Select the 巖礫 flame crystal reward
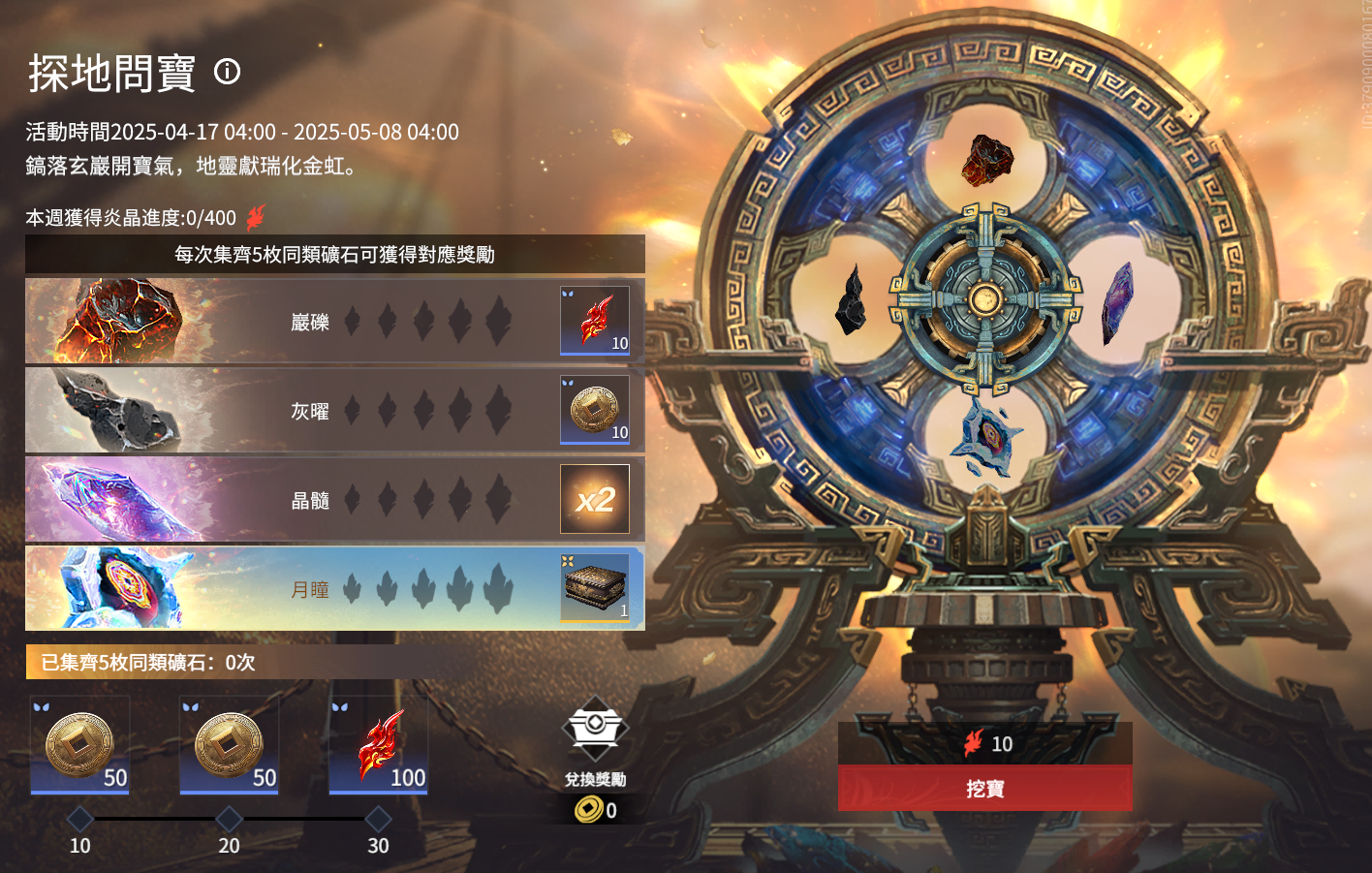 595,321
